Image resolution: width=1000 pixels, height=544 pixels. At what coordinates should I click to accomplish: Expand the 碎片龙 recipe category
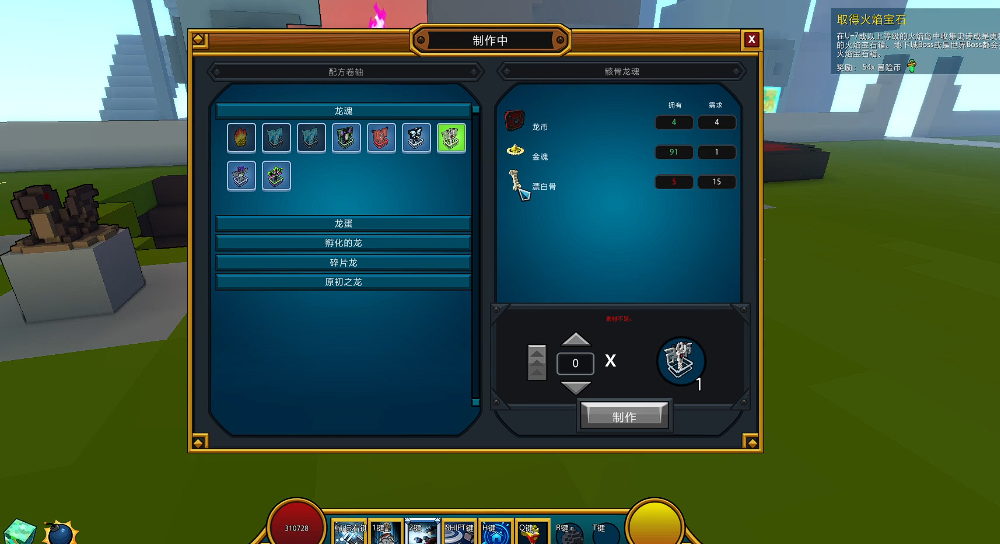tap(343, 262)
